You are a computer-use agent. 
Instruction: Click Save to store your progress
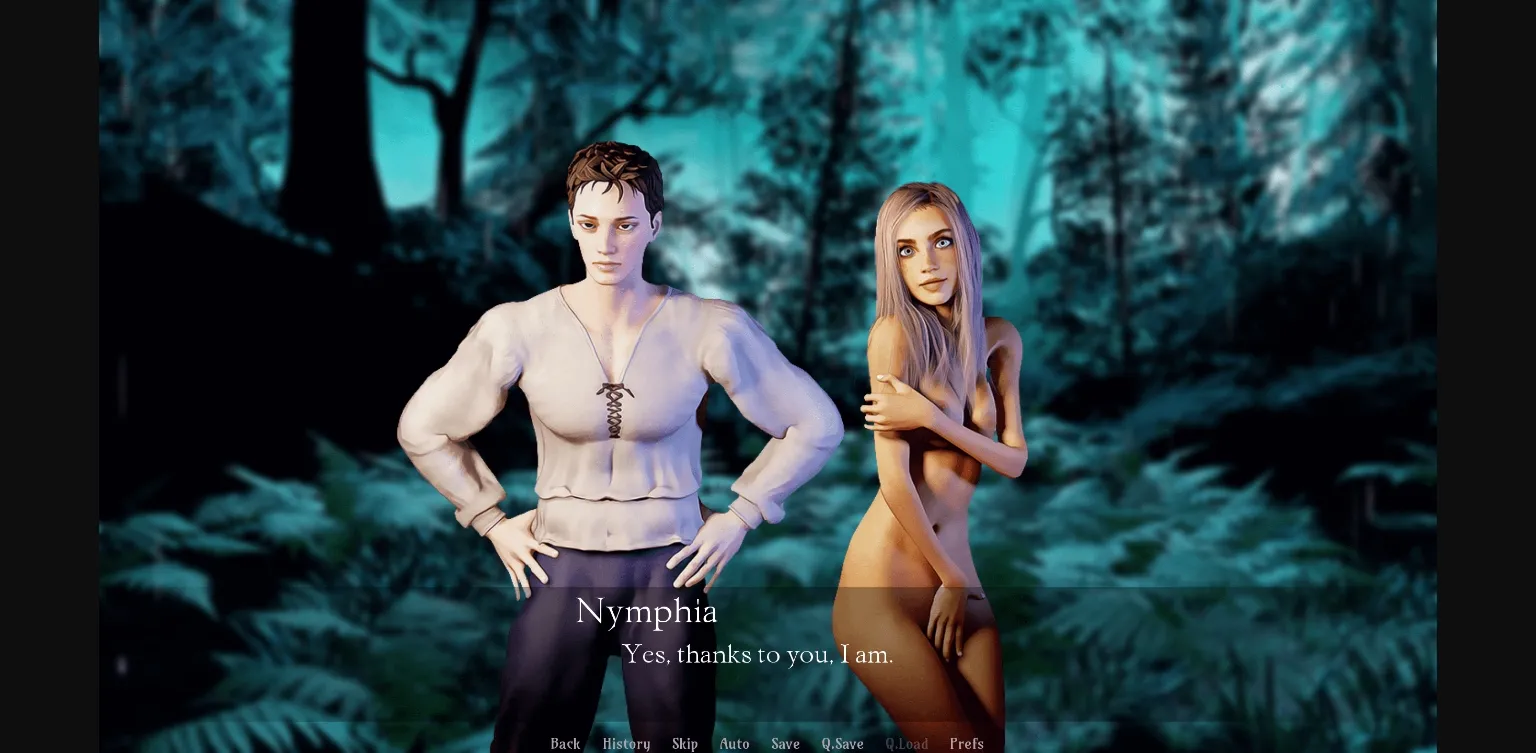(x=785, y=744)
